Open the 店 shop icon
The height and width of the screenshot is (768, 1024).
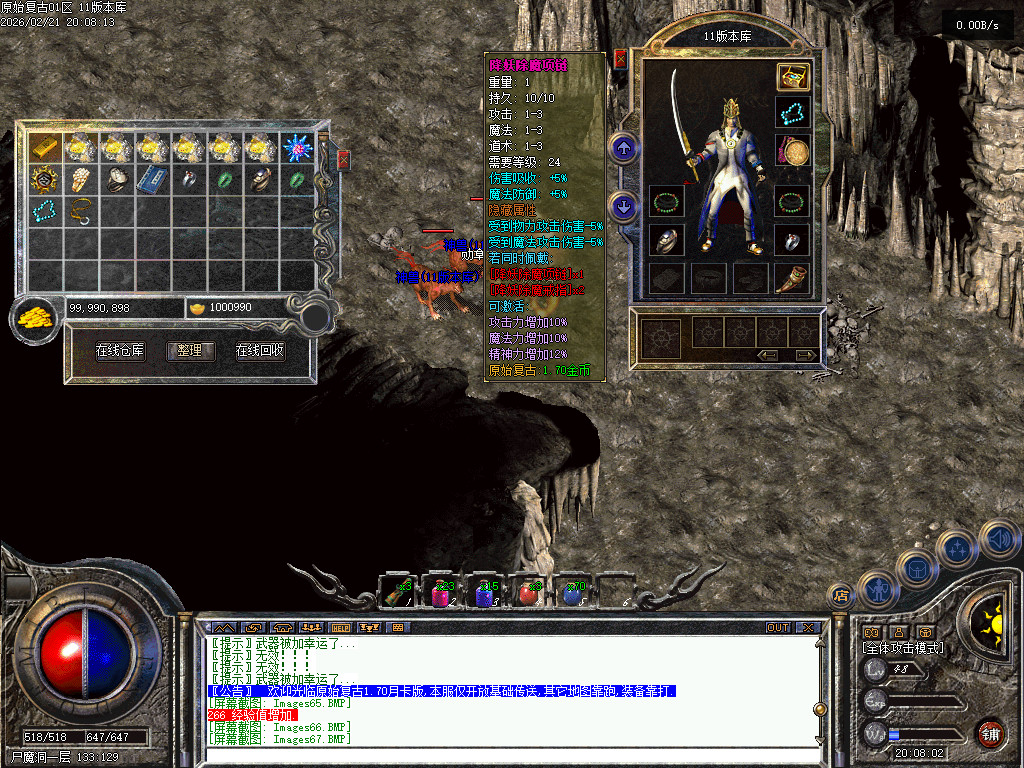pyautogui.click(x=841, y=596)
